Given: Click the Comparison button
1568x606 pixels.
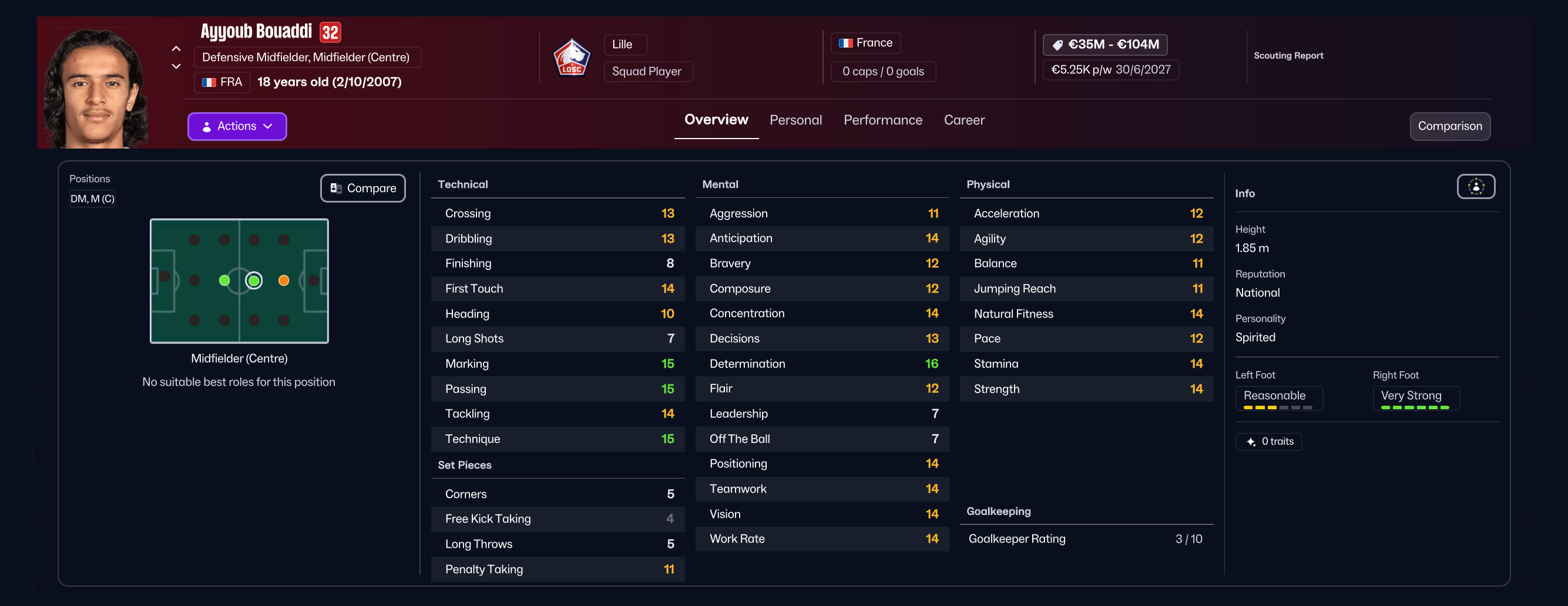Looking at the screenshot, I should 1450,126.
